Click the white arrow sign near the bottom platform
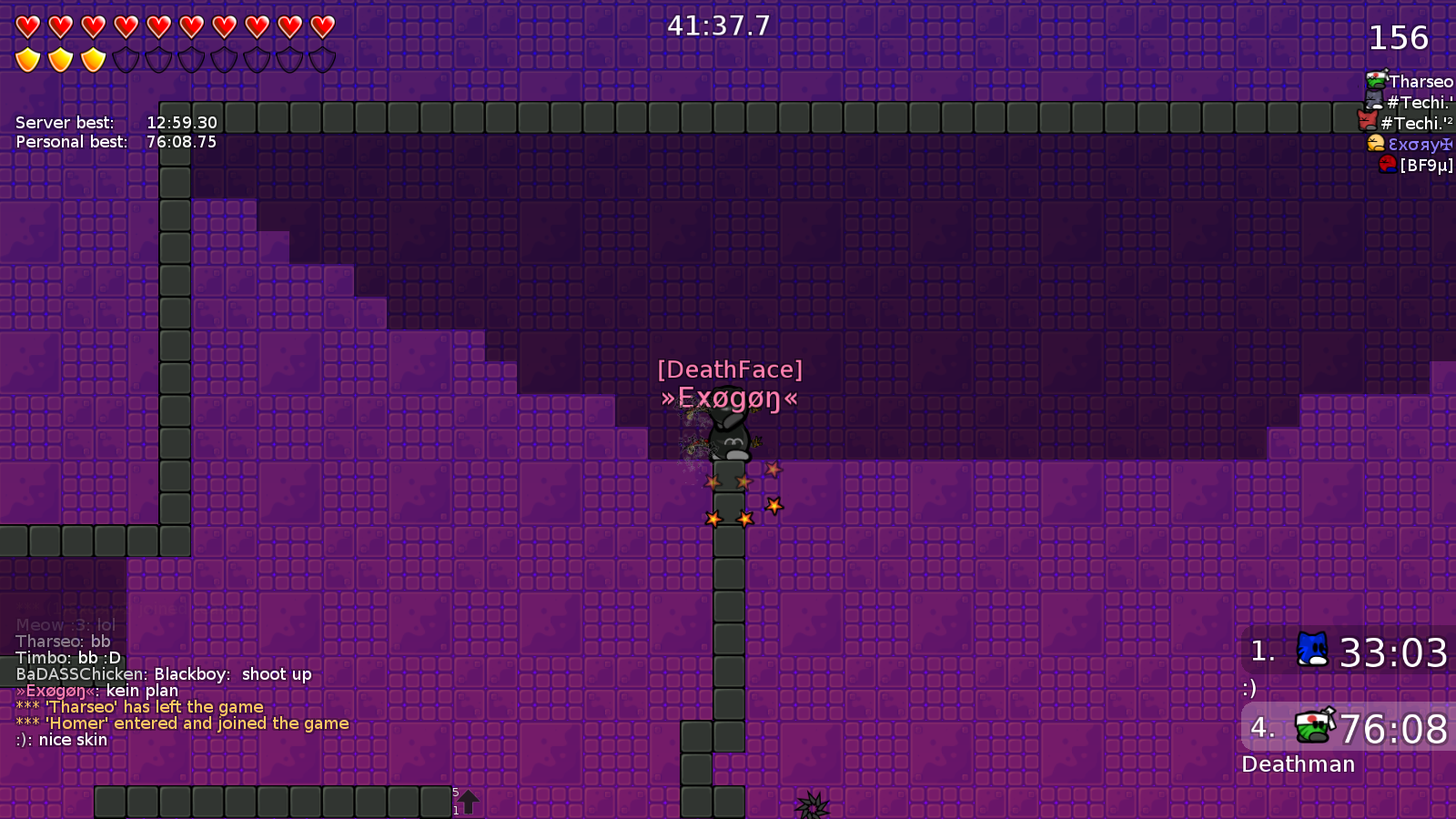This screenshot has height=819, width=1456. [x=468, y=801]
